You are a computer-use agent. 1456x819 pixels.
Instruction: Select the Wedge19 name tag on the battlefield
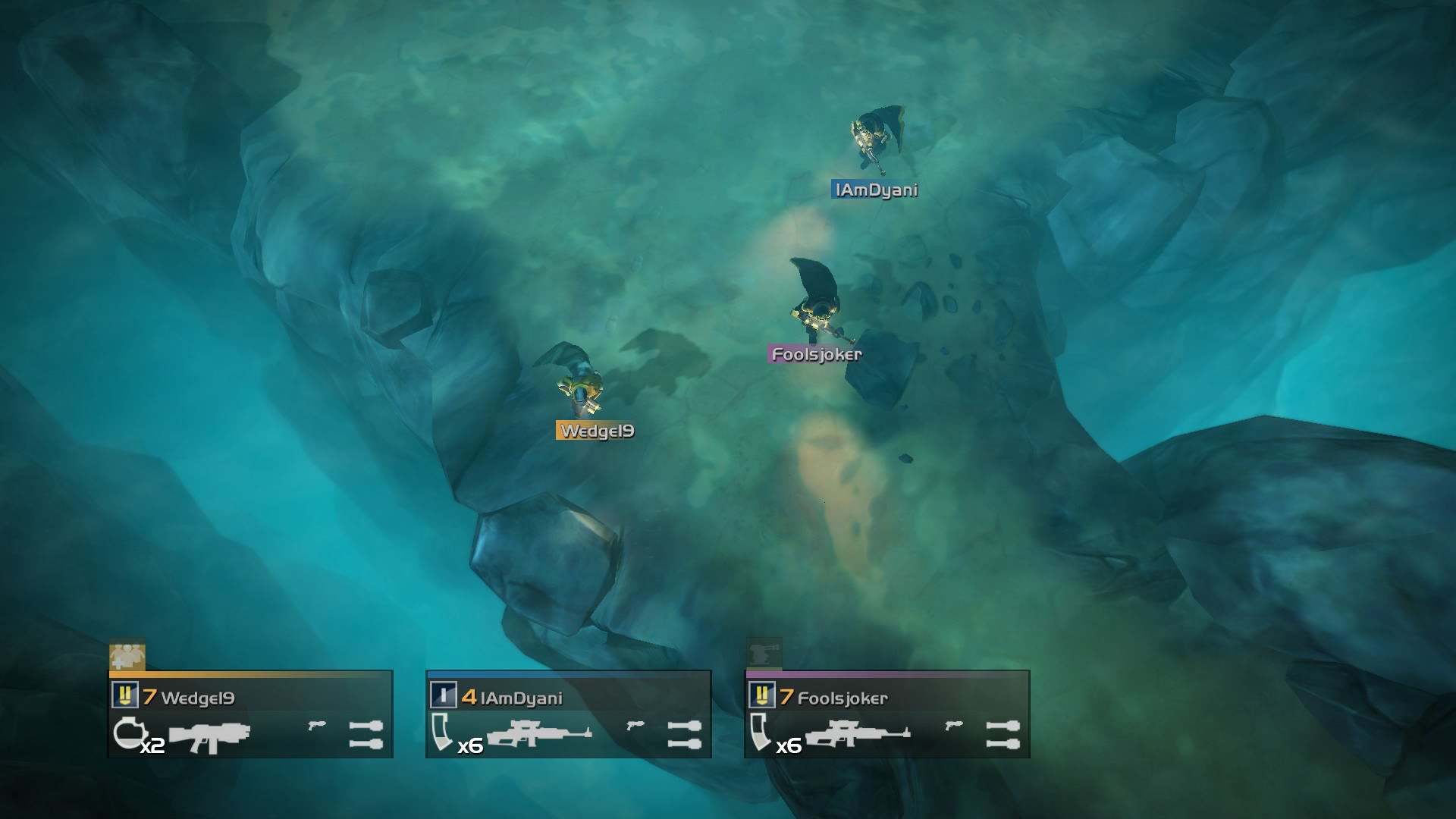click(595, 430)
